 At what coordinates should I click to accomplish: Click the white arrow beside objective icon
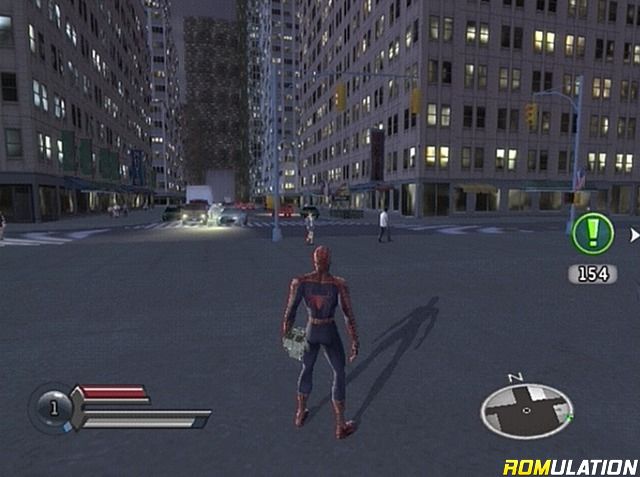point(634,236)
